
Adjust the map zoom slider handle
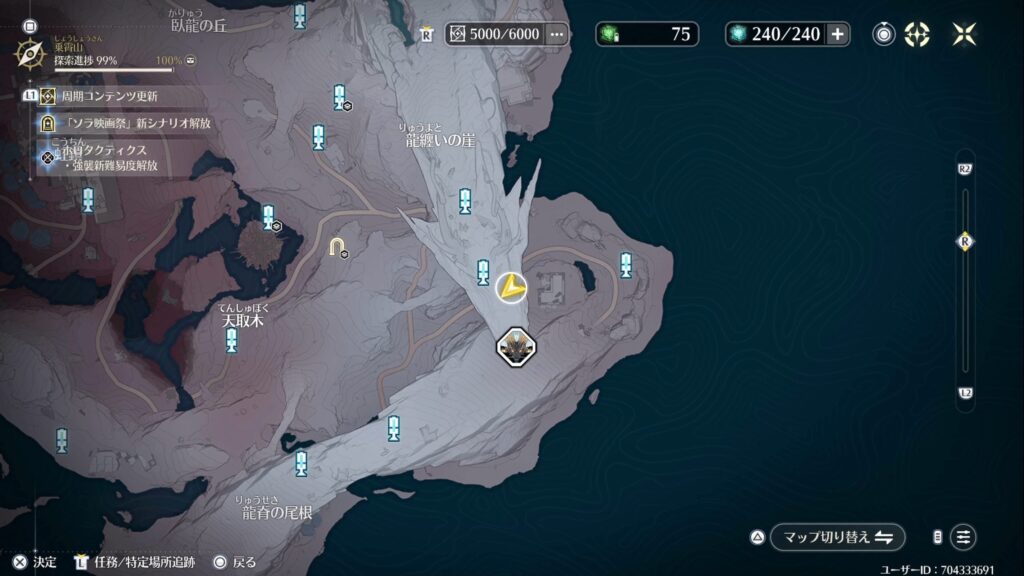pyautogui.click(x=965, y=241)
